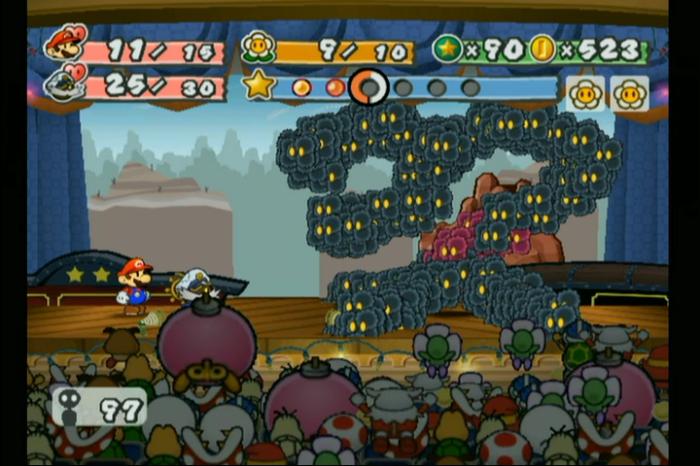Click Mario's head icon in the HUD

point(66,42)
